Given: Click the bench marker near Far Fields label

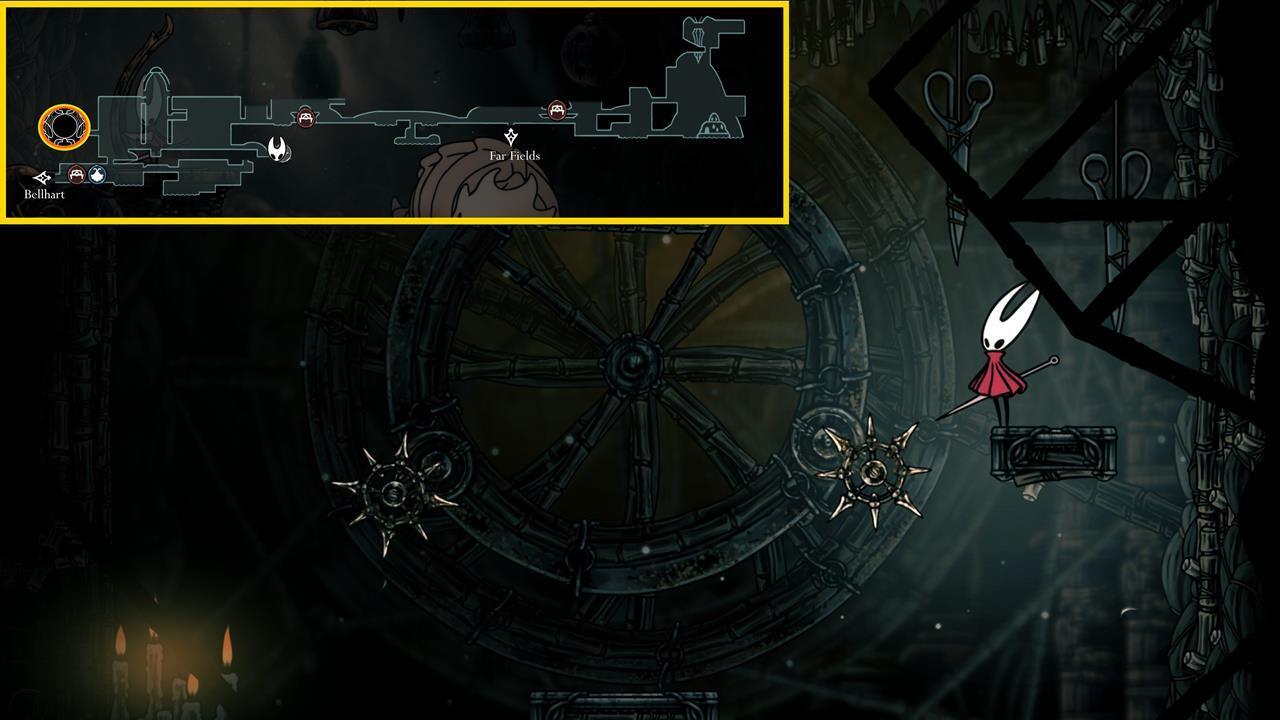Looking at the screenshot, I should pos(556,109).
